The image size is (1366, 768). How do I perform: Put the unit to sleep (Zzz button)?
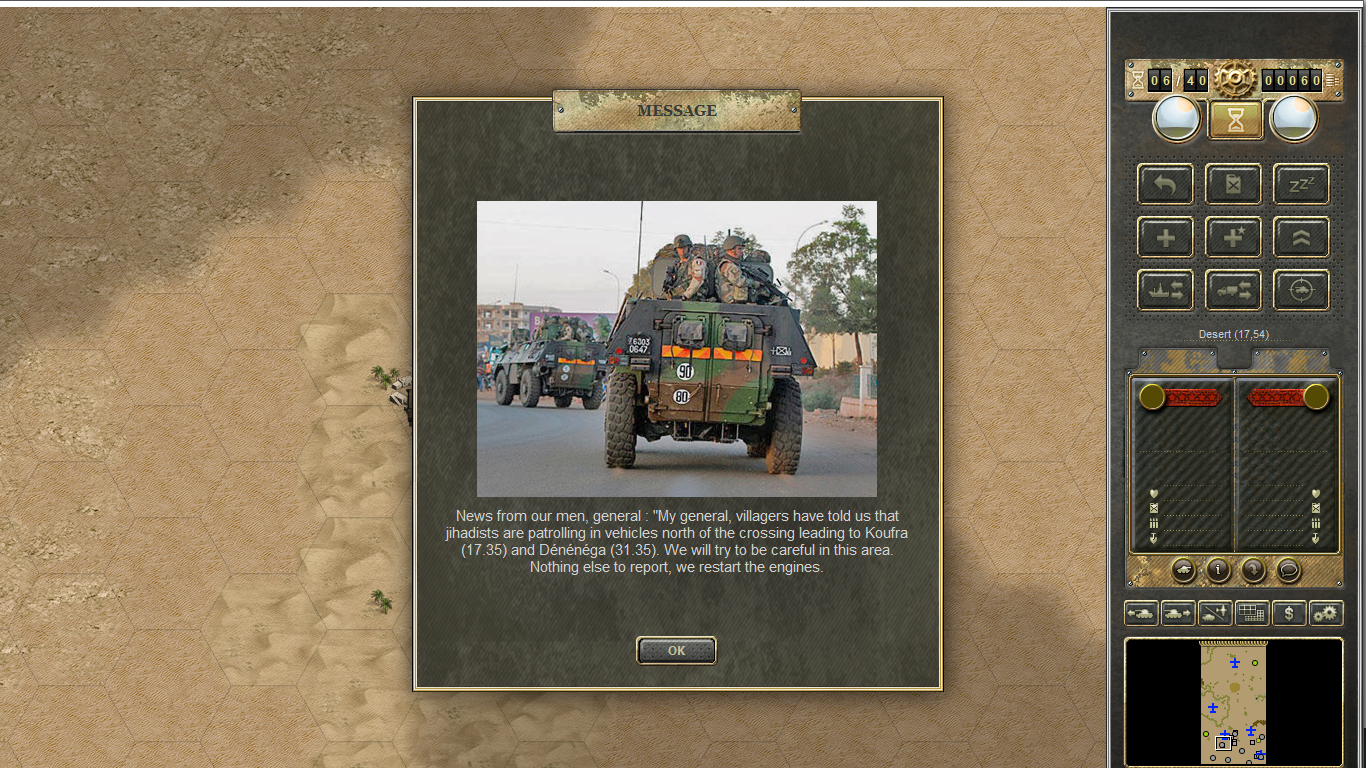[1301, 184]
